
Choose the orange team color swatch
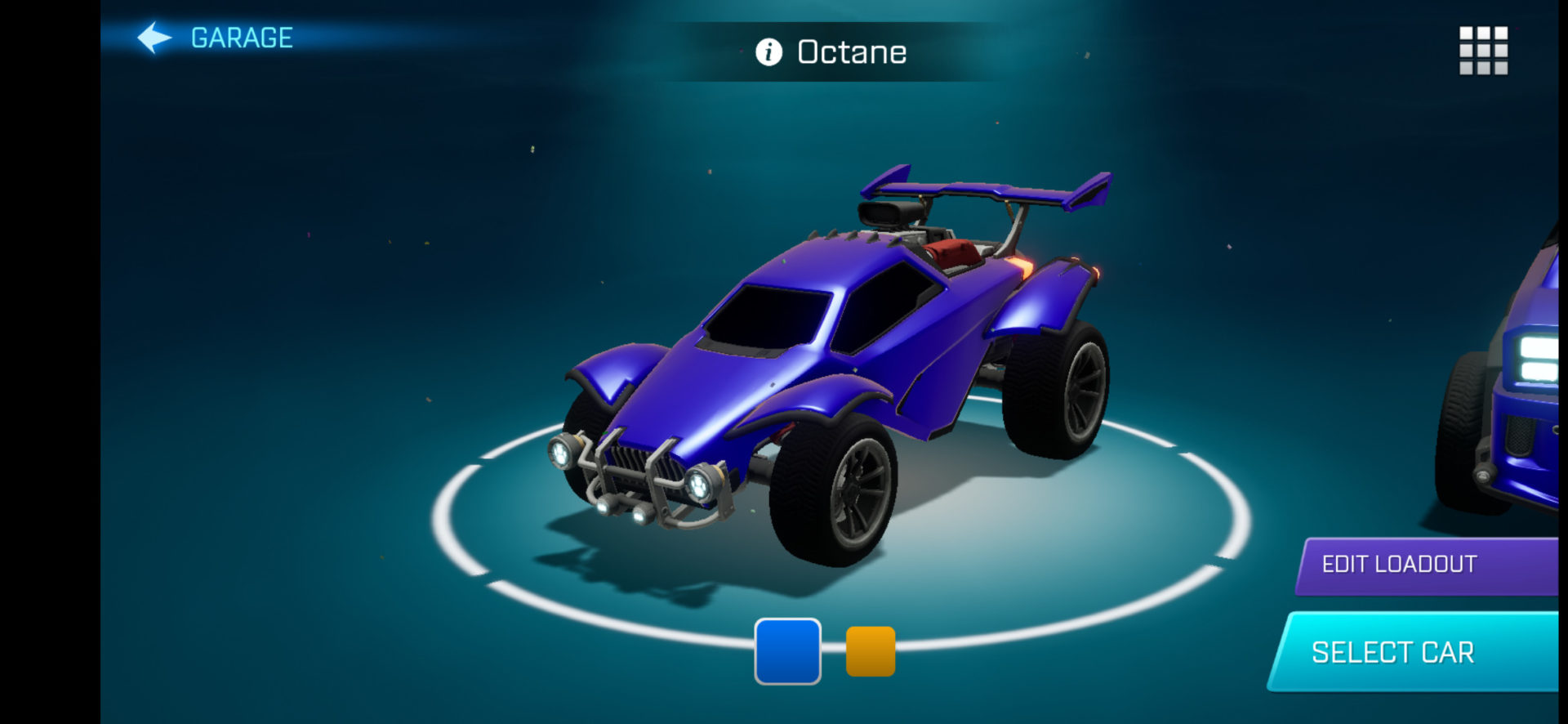pyautogui.click(x=871, y=651)
